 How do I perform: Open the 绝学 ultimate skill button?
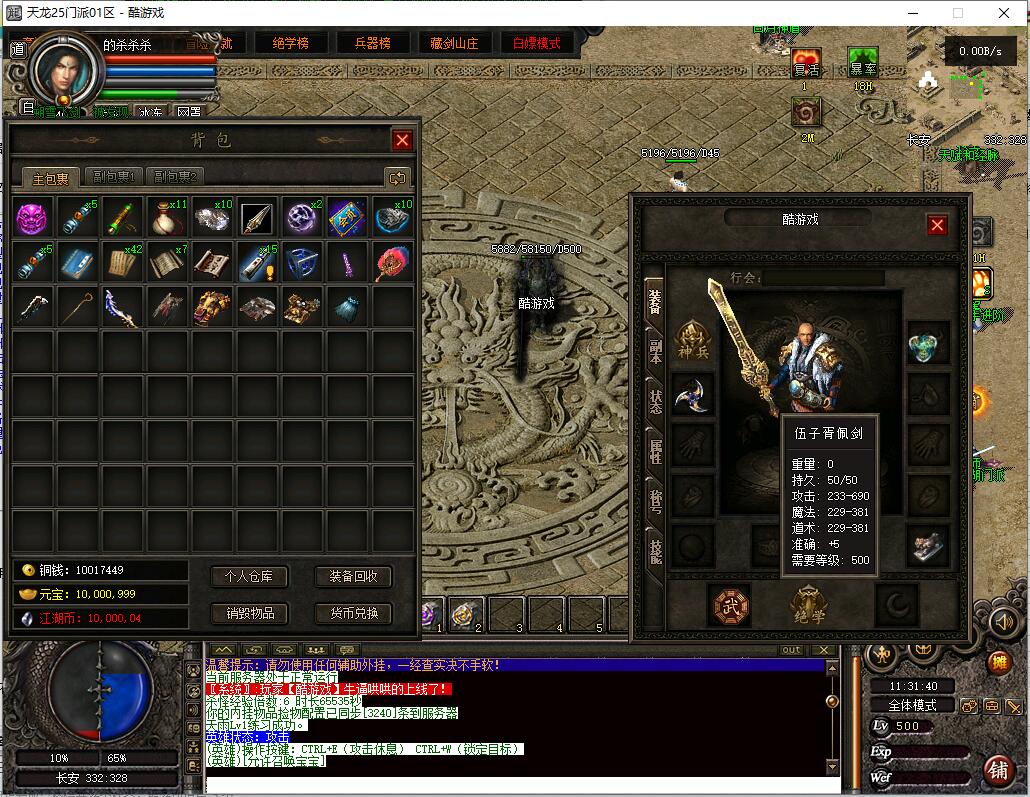(x=809, y=604)
